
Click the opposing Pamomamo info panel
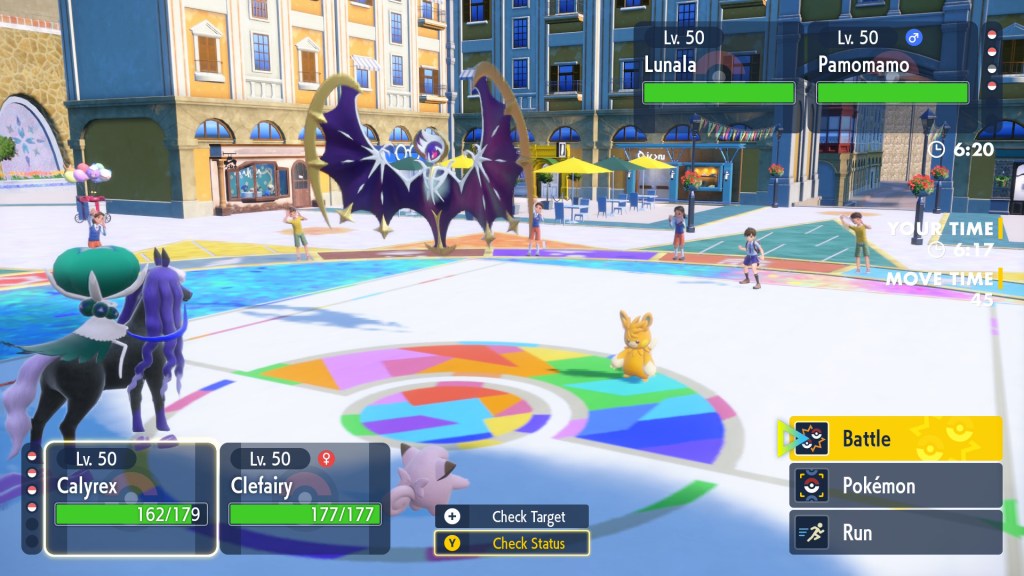click(x=892, y=68)
